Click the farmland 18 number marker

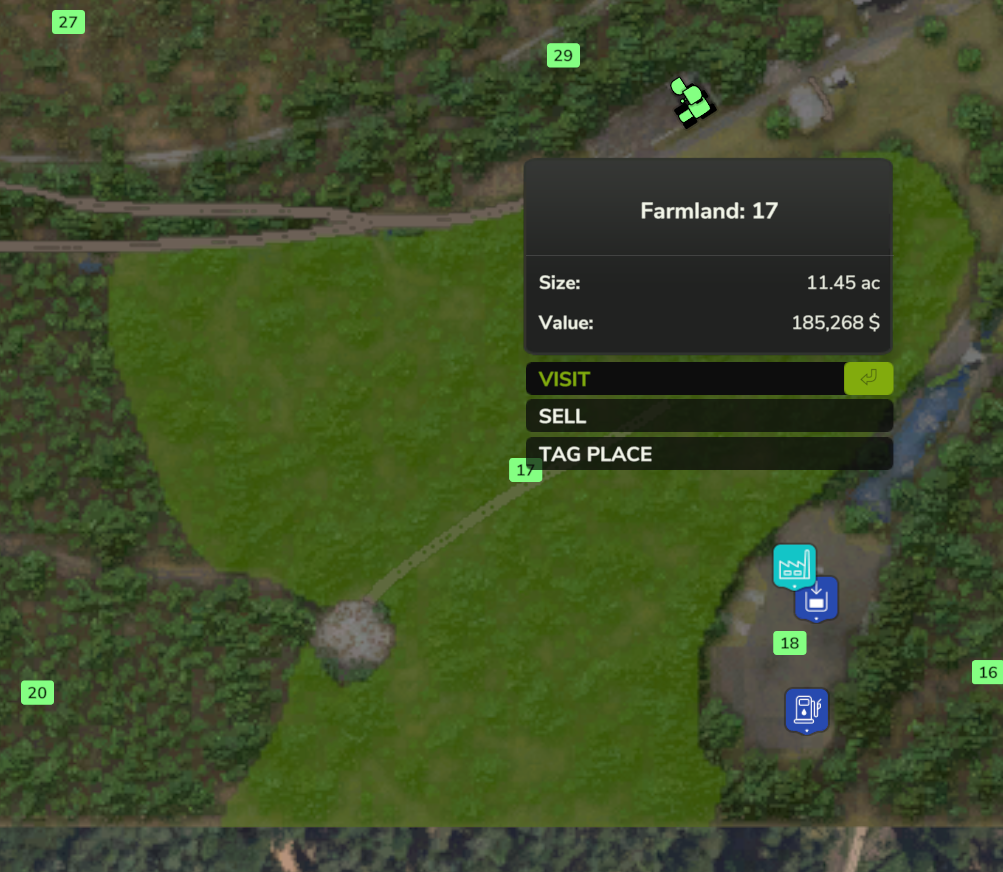click(790, 643)
